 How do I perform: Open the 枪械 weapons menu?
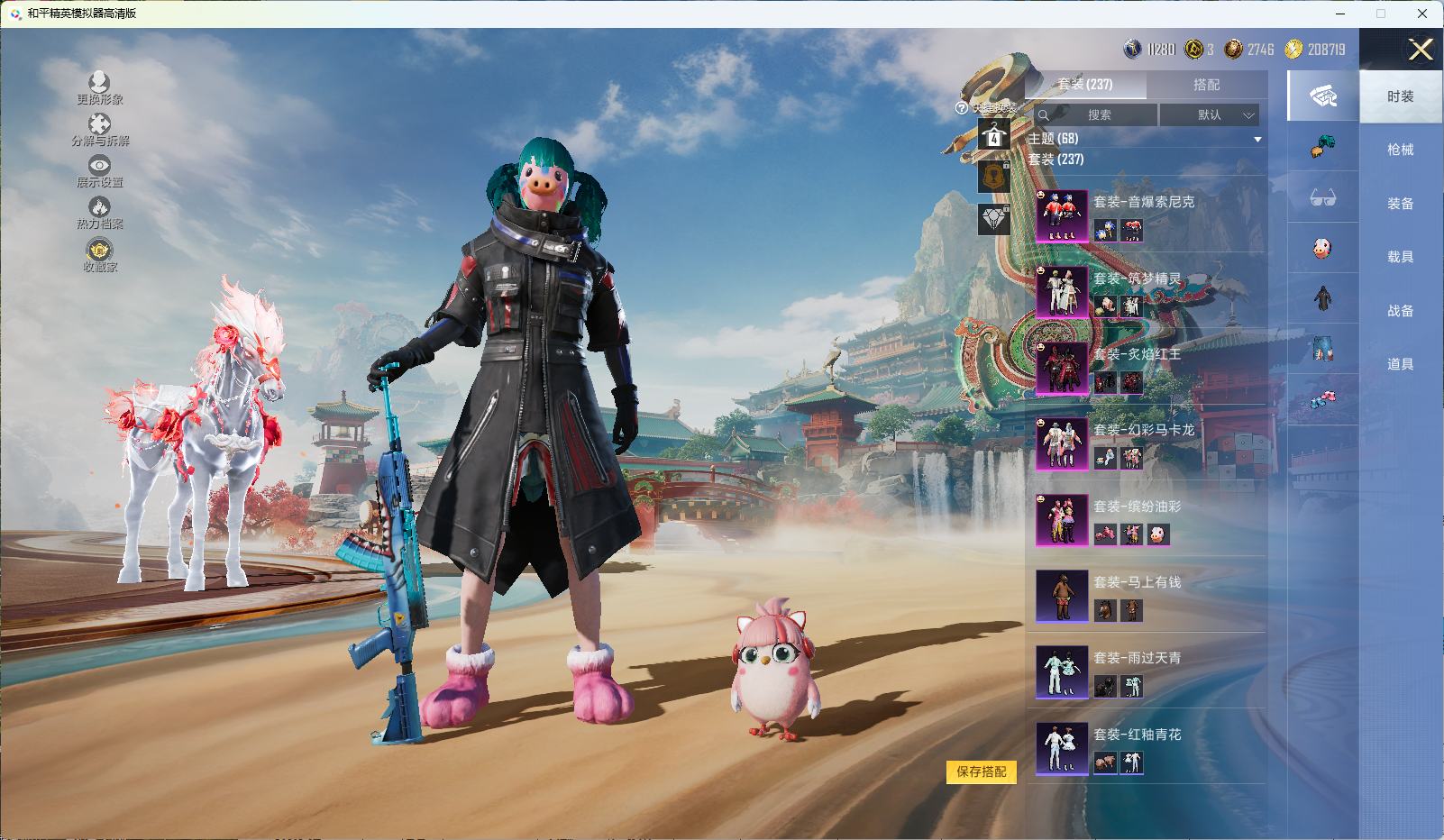(x=1400, y=150)
